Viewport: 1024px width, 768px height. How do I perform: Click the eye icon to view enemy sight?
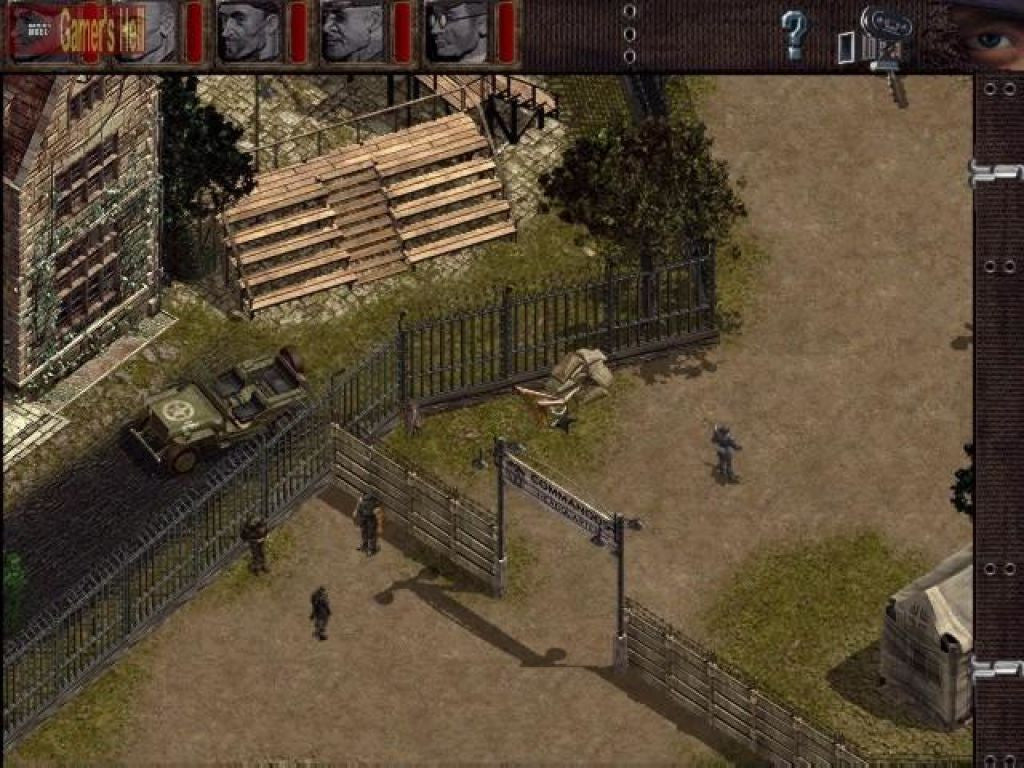pyautogui.click(x=985, y=36)
